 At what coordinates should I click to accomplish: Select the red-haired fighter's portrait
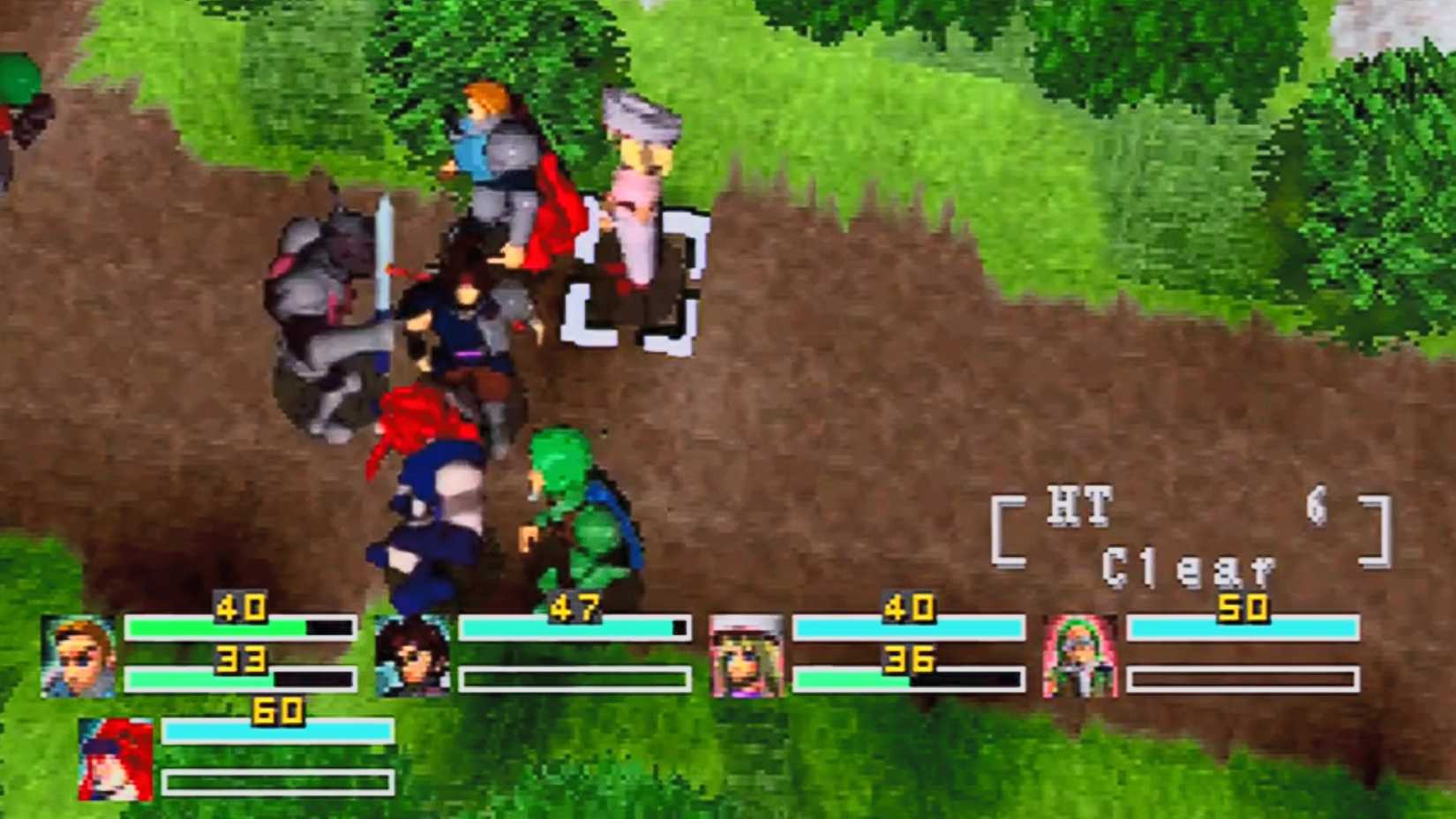click(115, 755)
